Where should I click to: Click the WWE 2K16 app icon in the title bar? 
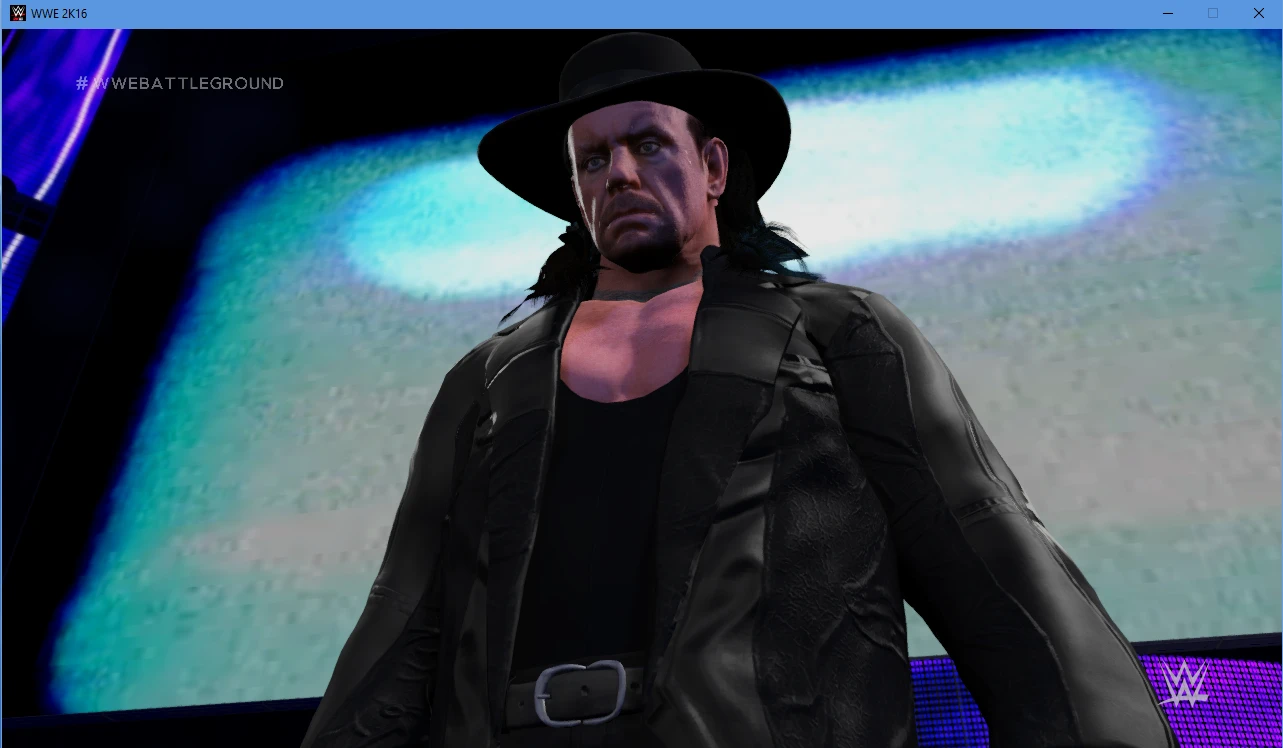[16, 13]
